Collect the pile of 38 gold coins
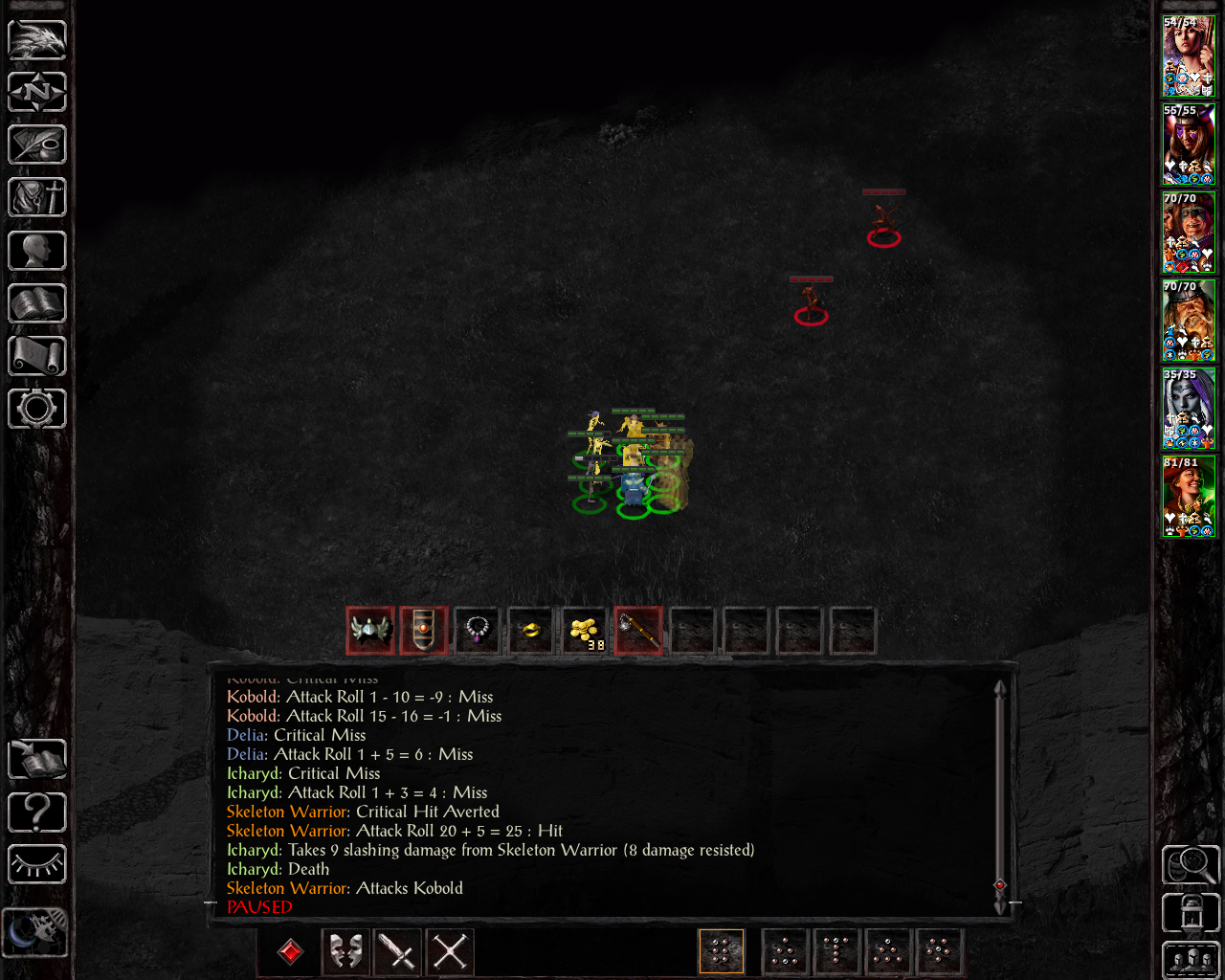Screen dimensions: 1225x980 585,631
